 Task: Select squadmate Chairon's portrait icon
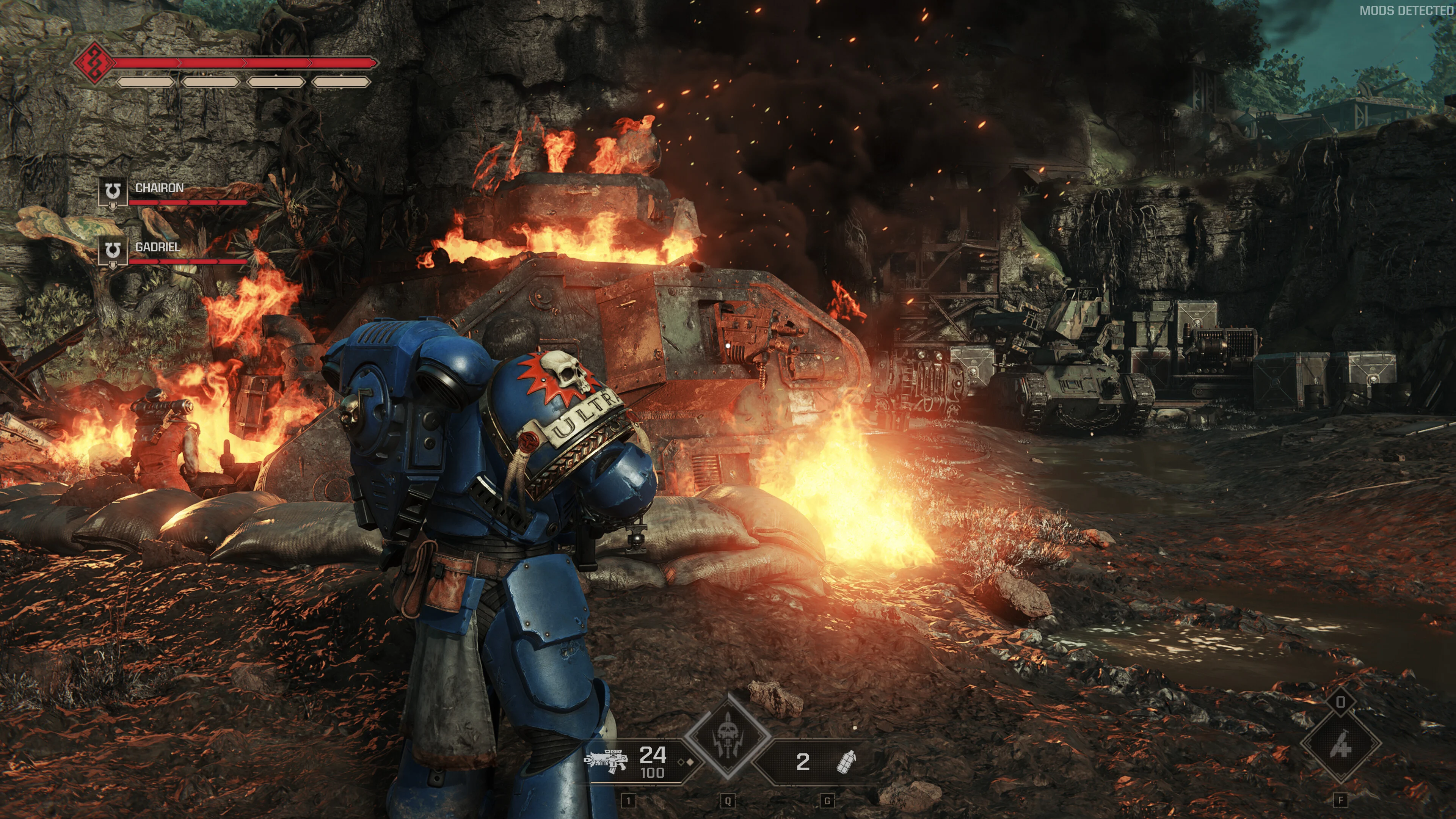113,193
